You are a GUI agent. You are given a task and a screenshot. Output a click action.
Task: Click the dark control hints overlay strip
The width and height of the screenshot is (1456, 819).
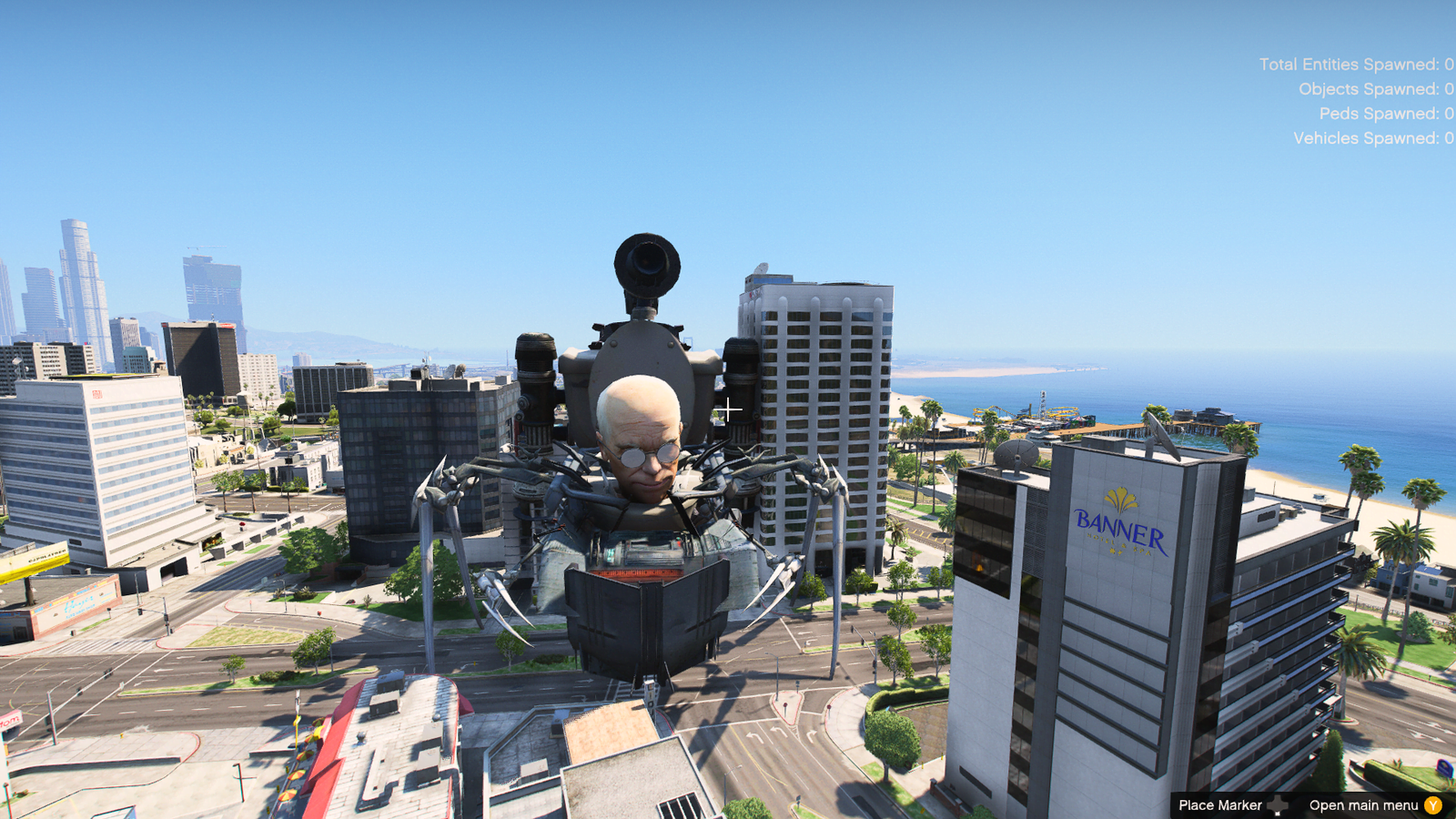pyautogui.click(x=1310, y=804)
